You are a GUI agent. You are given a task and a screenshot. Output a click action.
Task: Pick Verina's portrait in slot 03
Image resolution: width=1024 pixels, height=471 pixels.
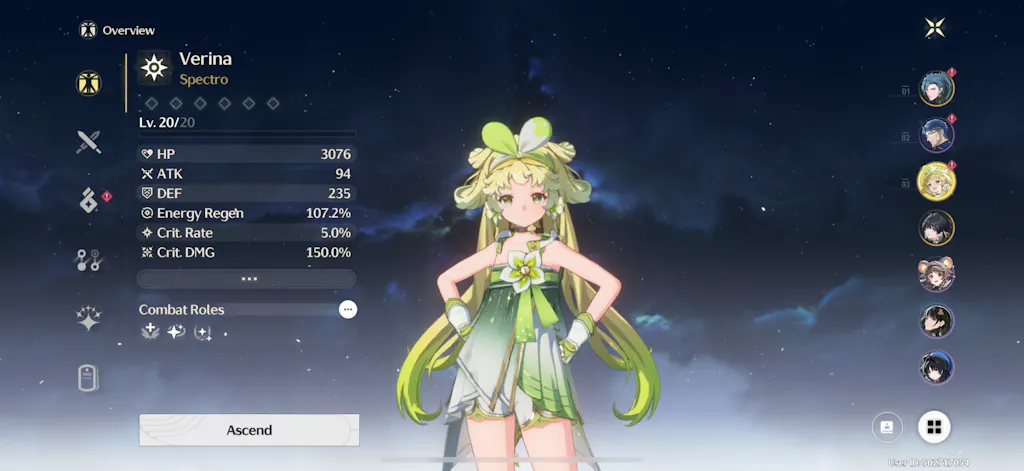coord(937,181)
